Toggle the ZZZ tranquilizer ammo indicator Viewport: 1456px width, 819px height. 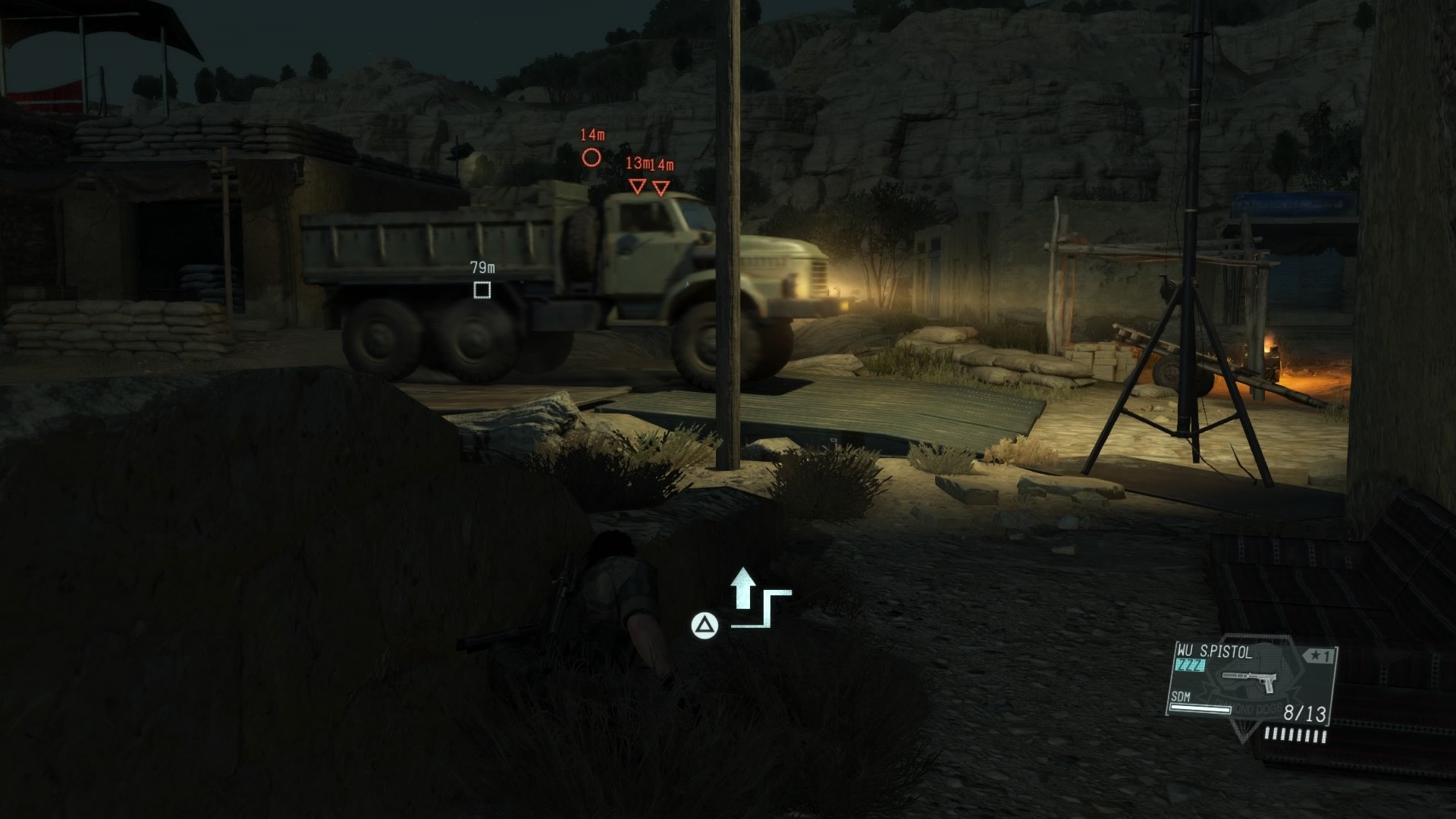(x=1191, y=665)
